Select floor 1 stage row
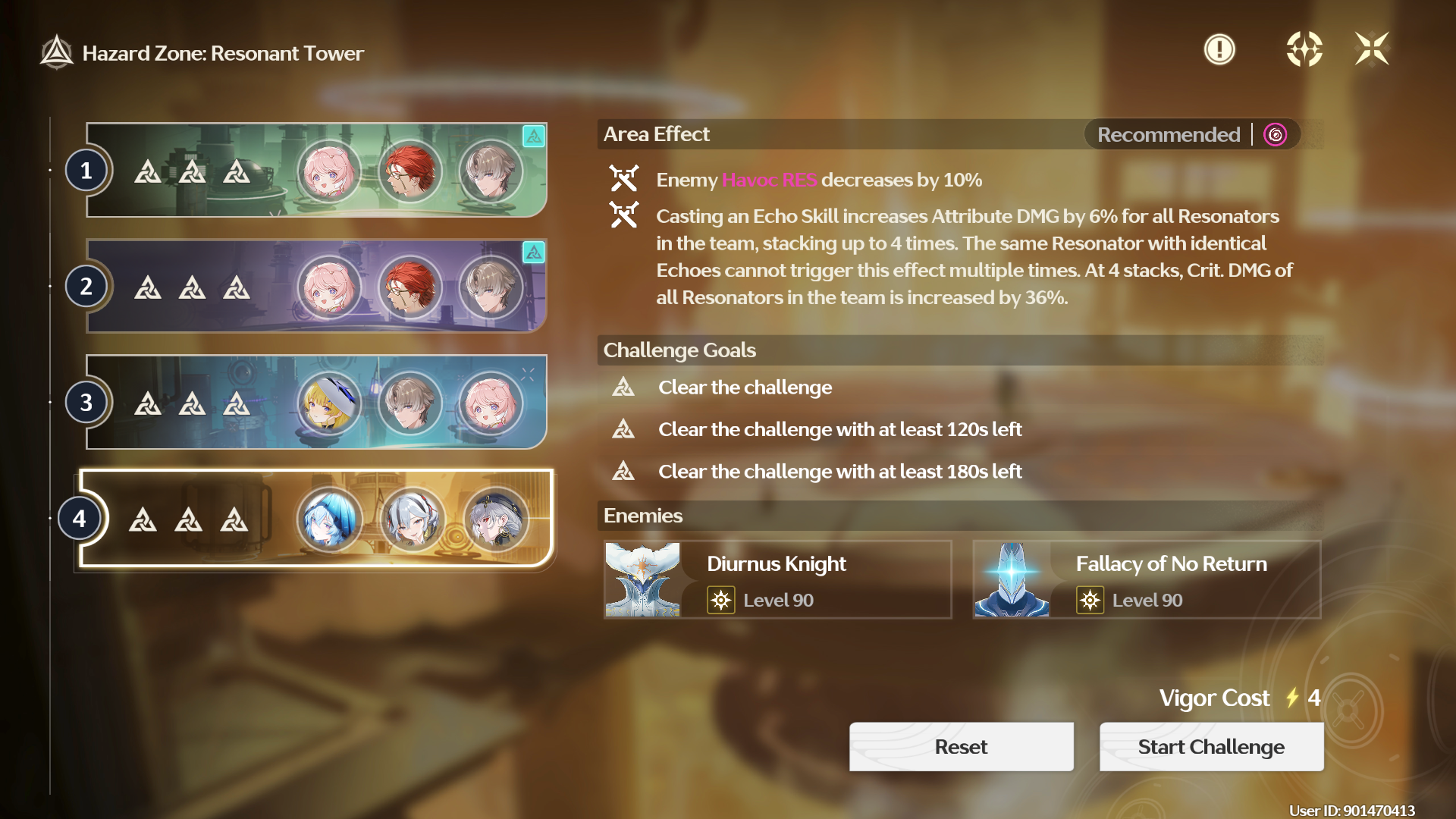 [316, 171]
